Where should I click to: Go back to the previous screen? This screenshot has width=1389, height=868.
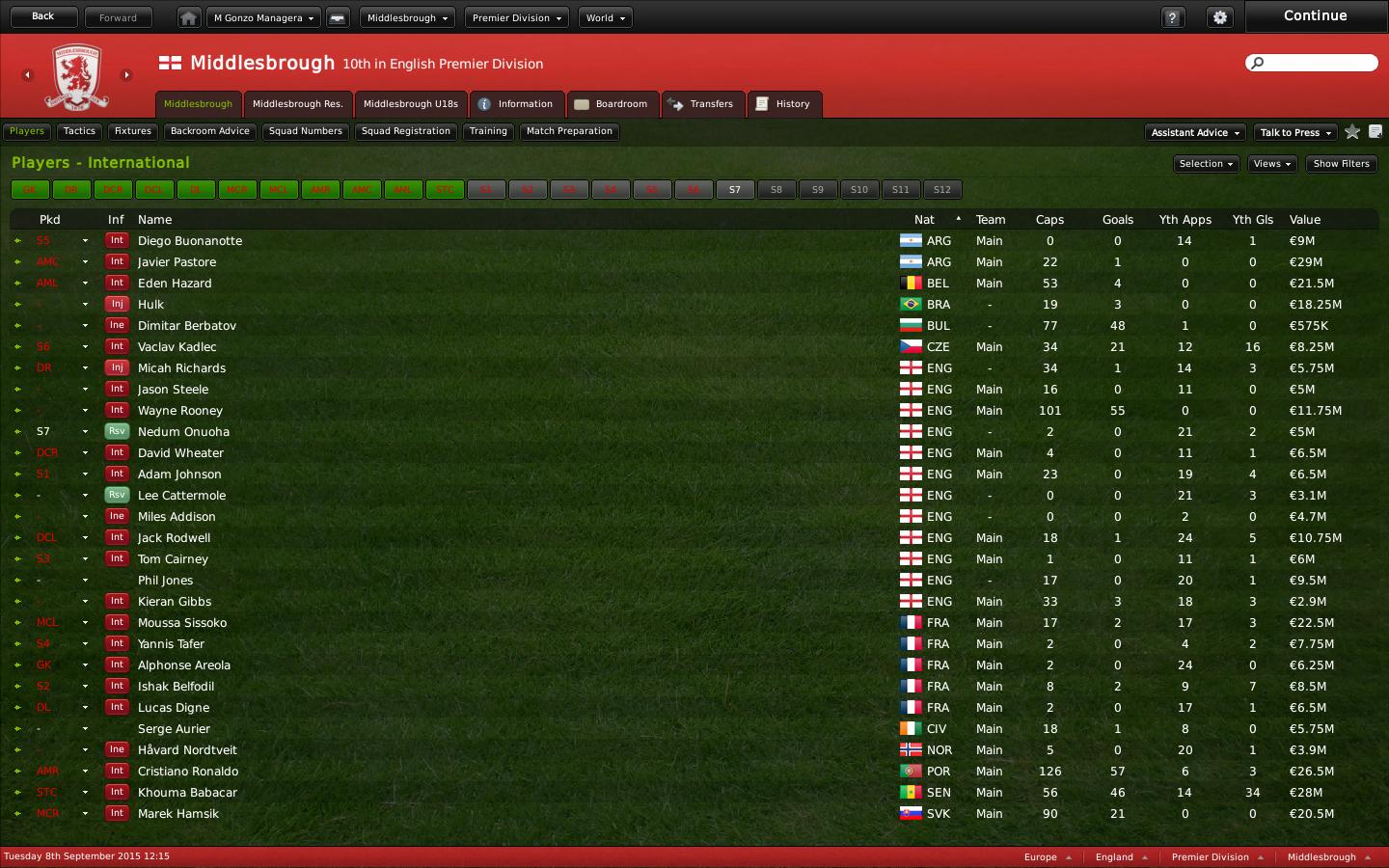42,16
